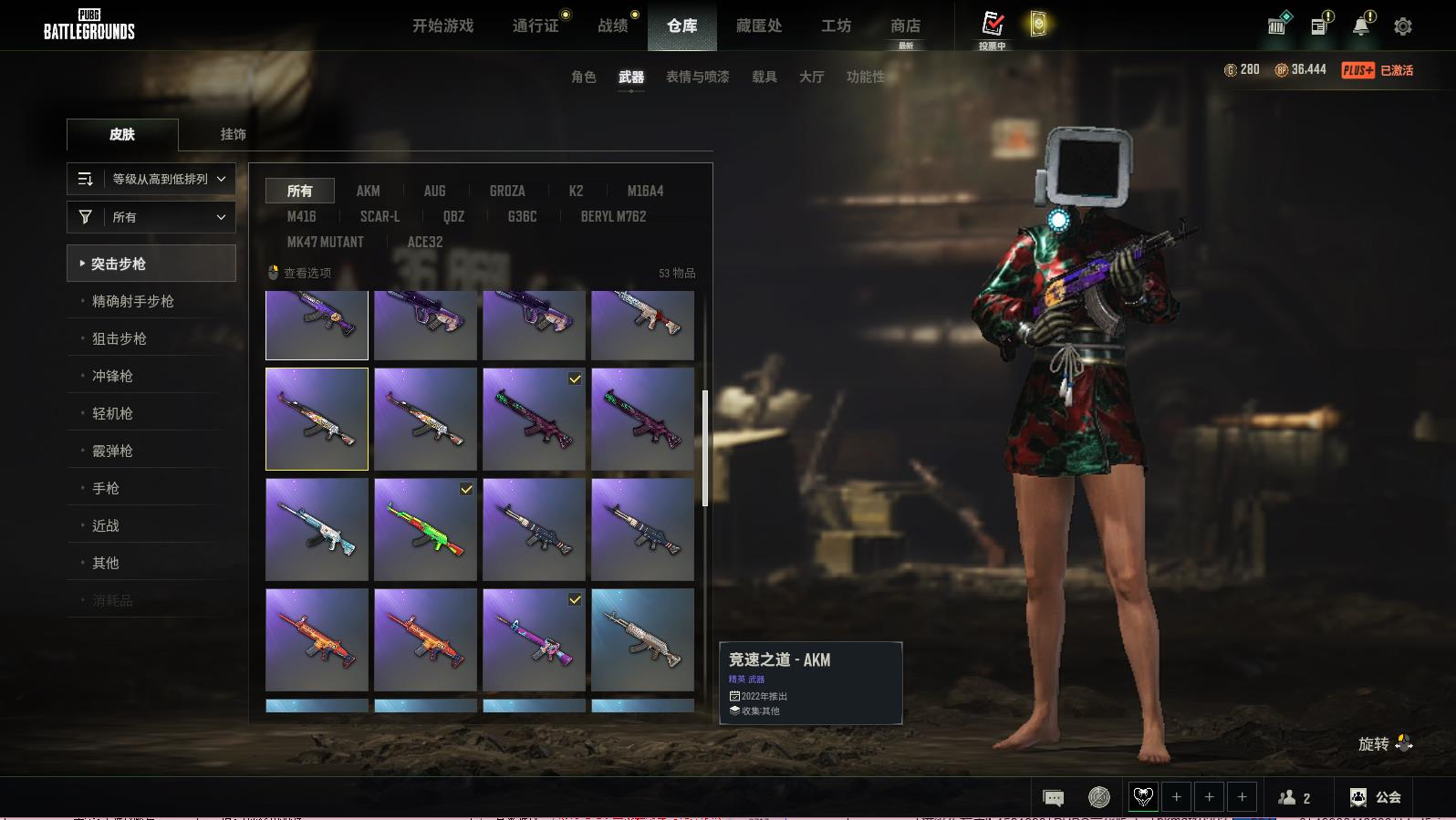1456x820 pixels.
Task: Open the 工坊 workshop page
Action: click(x=836, y=26)
